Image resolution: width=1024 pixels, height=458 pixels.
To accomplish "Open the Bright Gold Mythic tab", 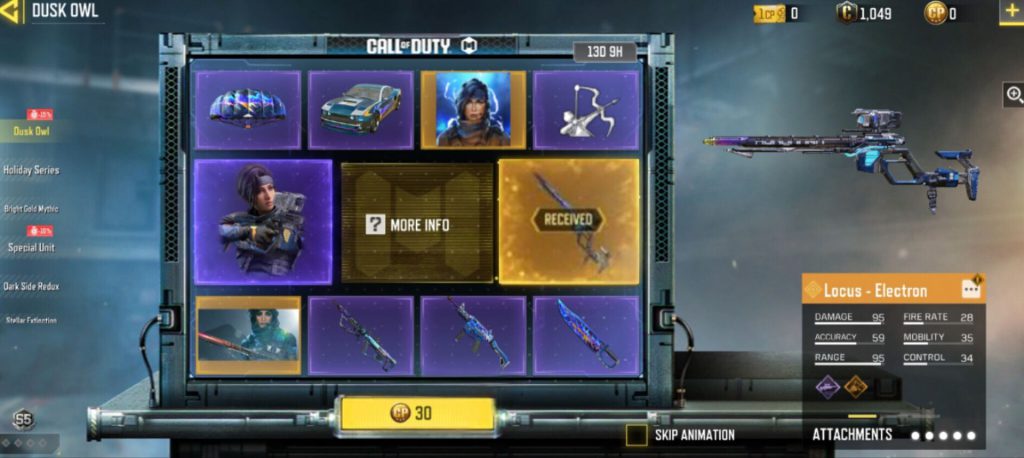I will pyautogui.click(x=31, y=209).
